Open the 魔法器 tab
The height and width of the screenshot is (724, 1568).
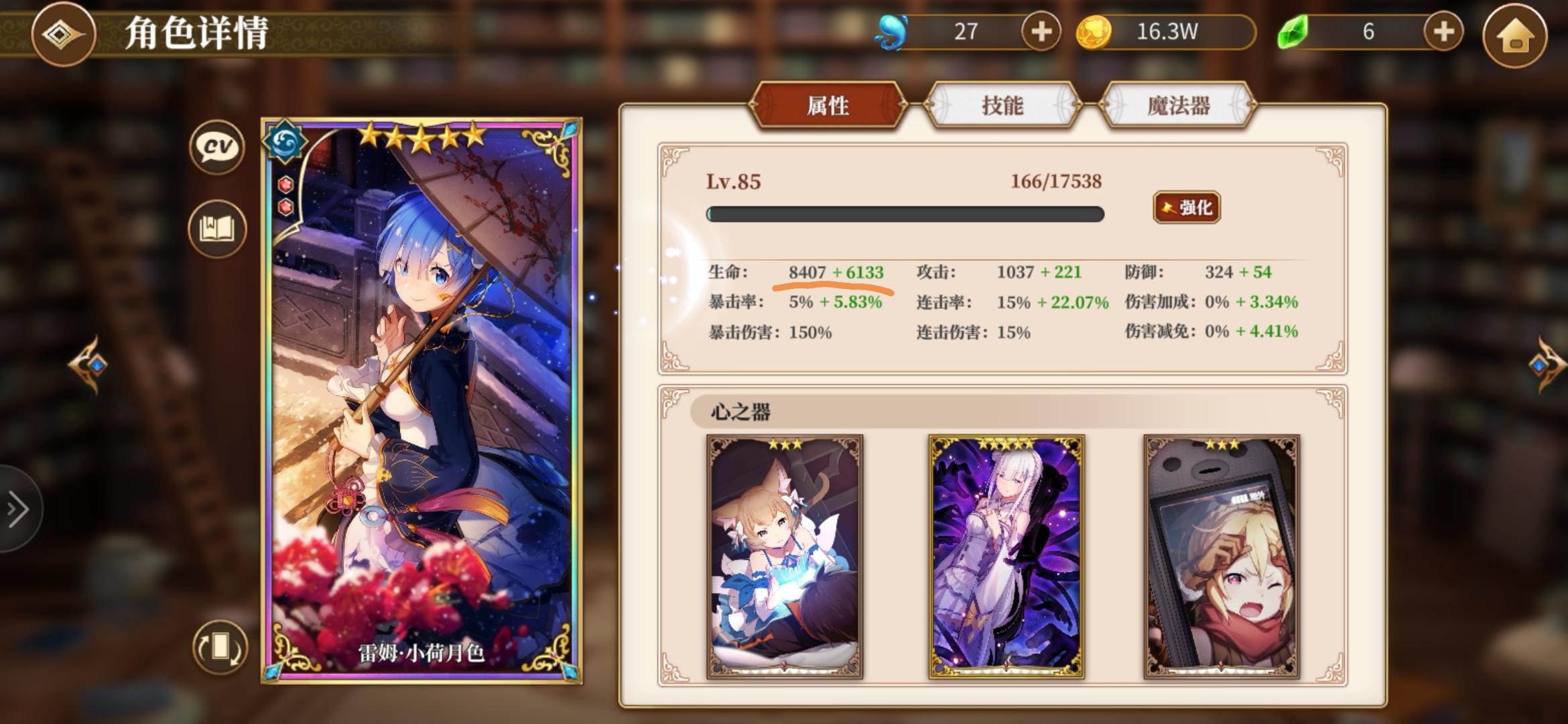point(1178,106)
